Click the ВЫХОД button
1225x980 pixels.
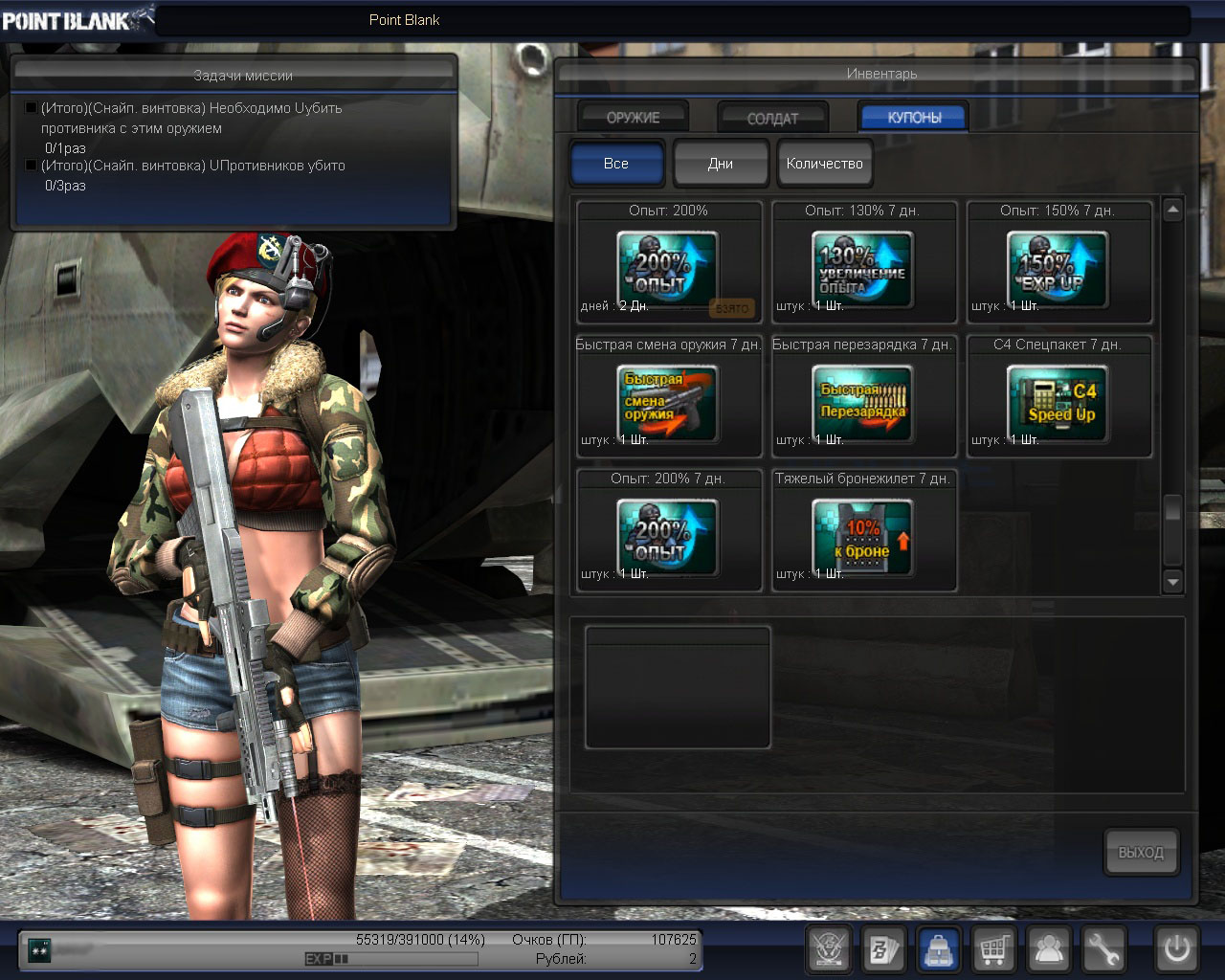coord(1141,852)
